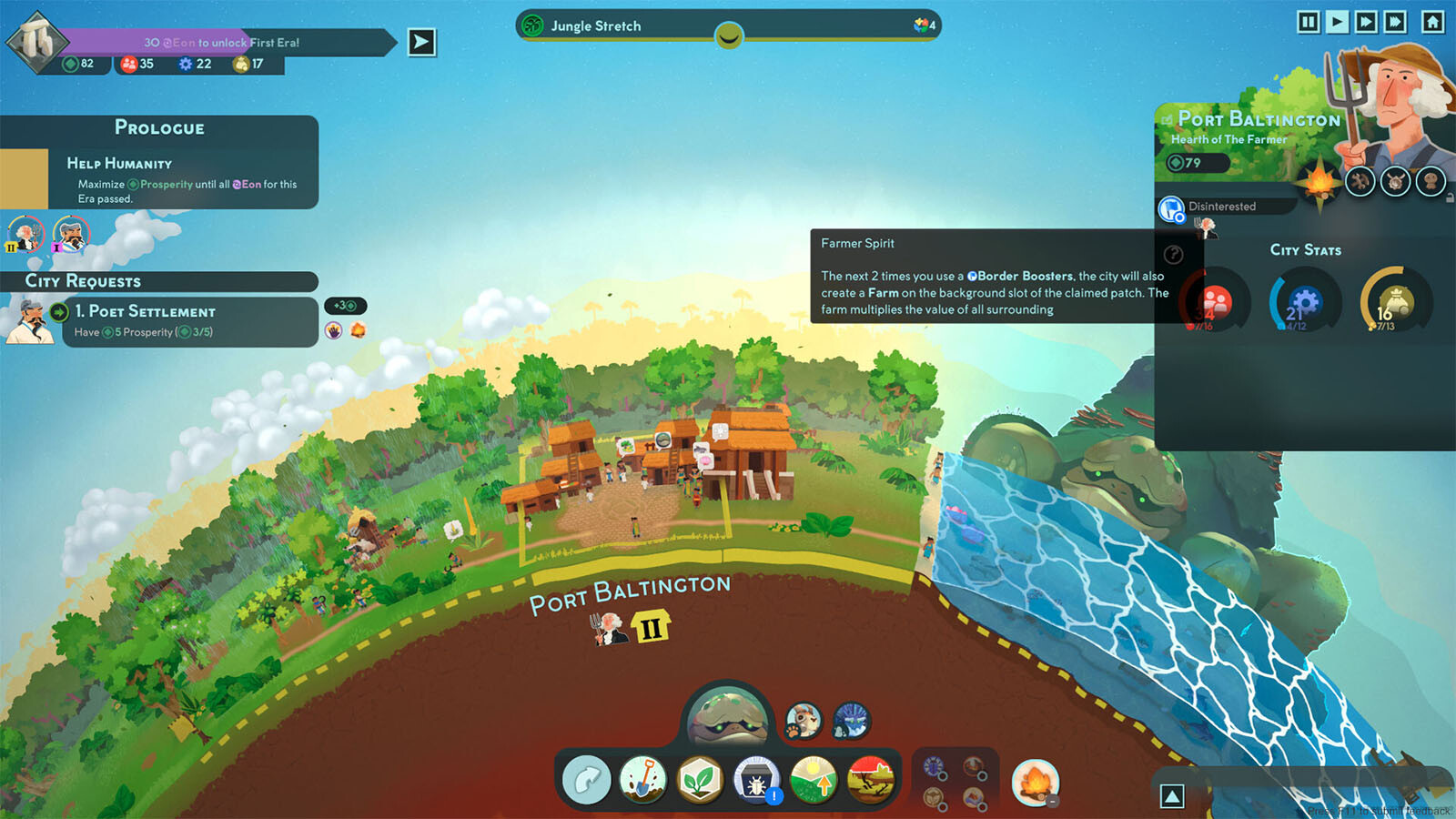Activate the bug crate ability
1456x819 pixels.
coord(756,781)
